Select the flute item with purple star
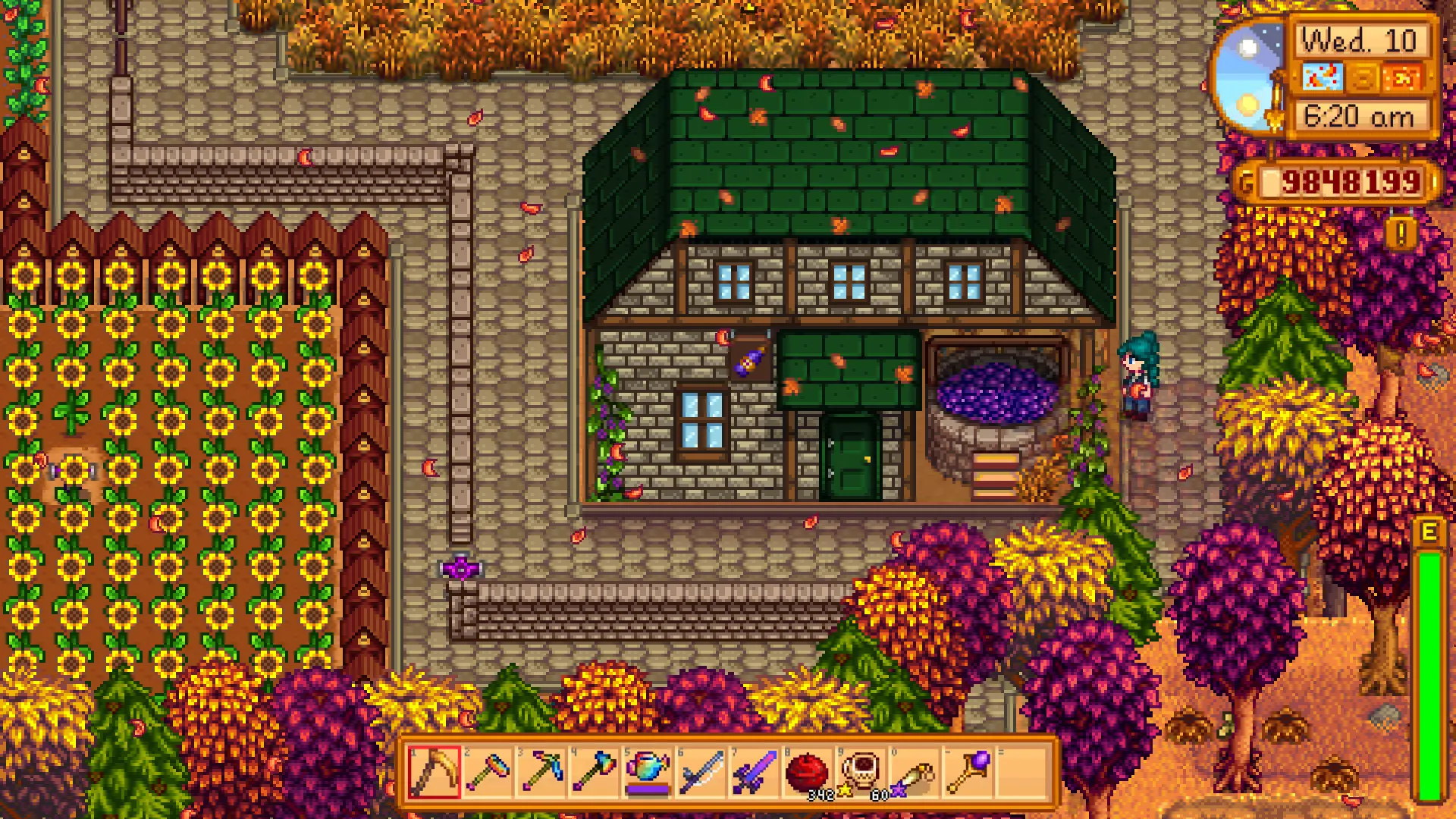The image size is (1456, 819). pos(914,773)
